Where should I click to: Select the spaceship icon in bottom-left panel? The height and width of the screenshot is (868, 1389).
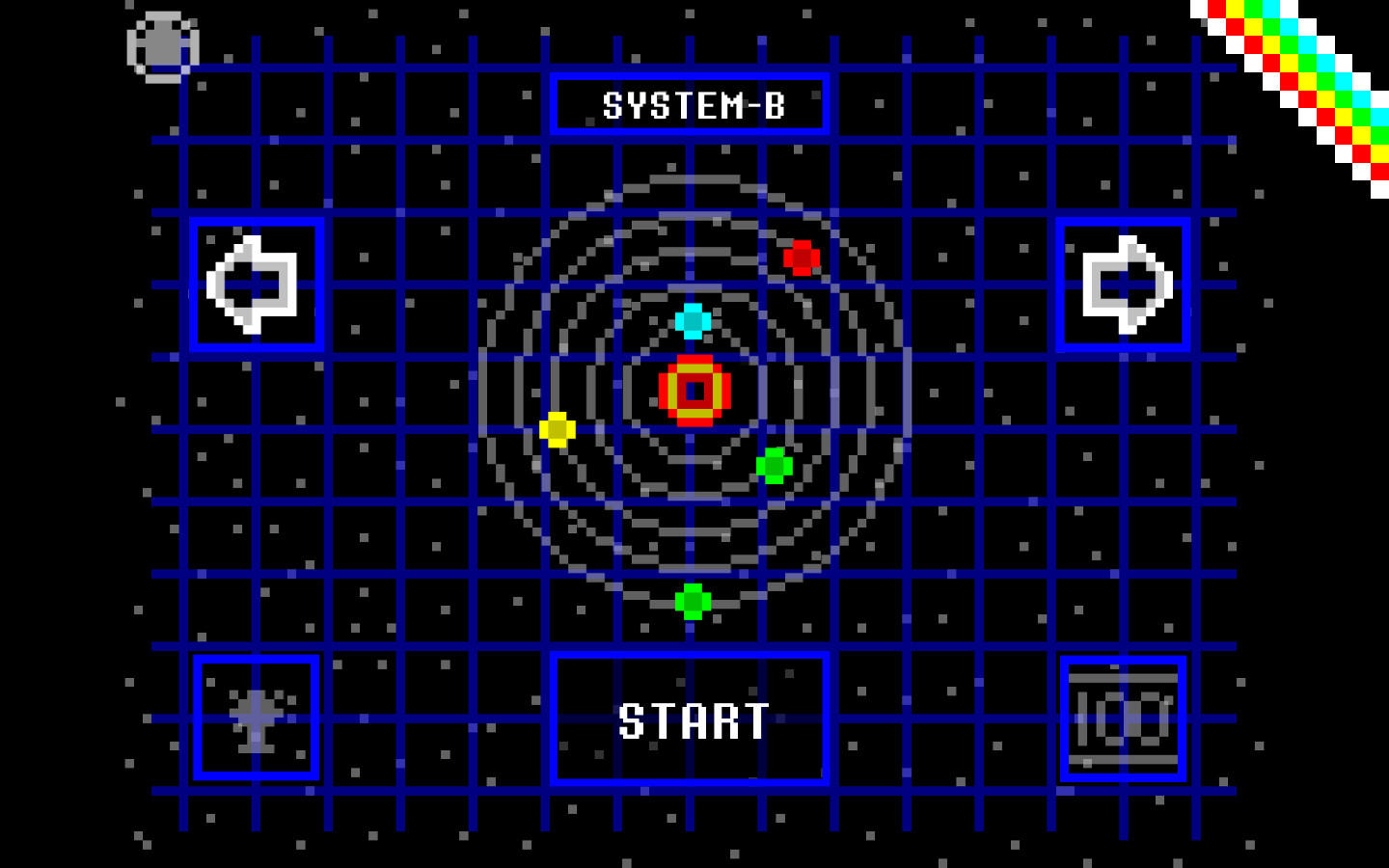coord(255,718)
